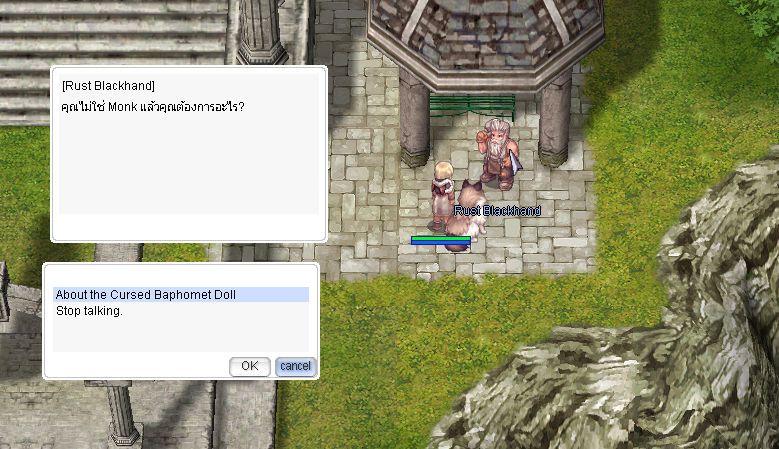The width and height of the screenshot is (779, 449).
Task: Select the 'Stop talking.' reply
Action: point(89,311)
